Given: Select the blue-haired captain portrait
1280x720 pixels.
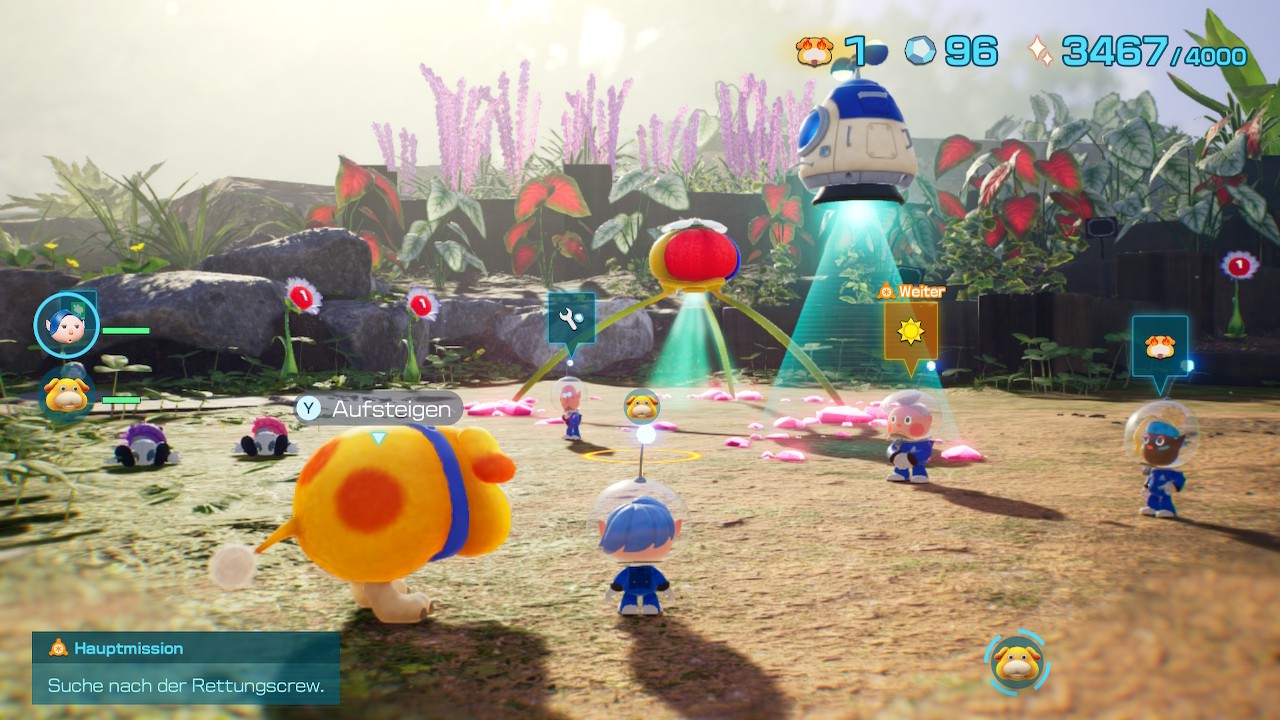Looking at the screenshot, I should pyautogui.click(x=66, y=325).
